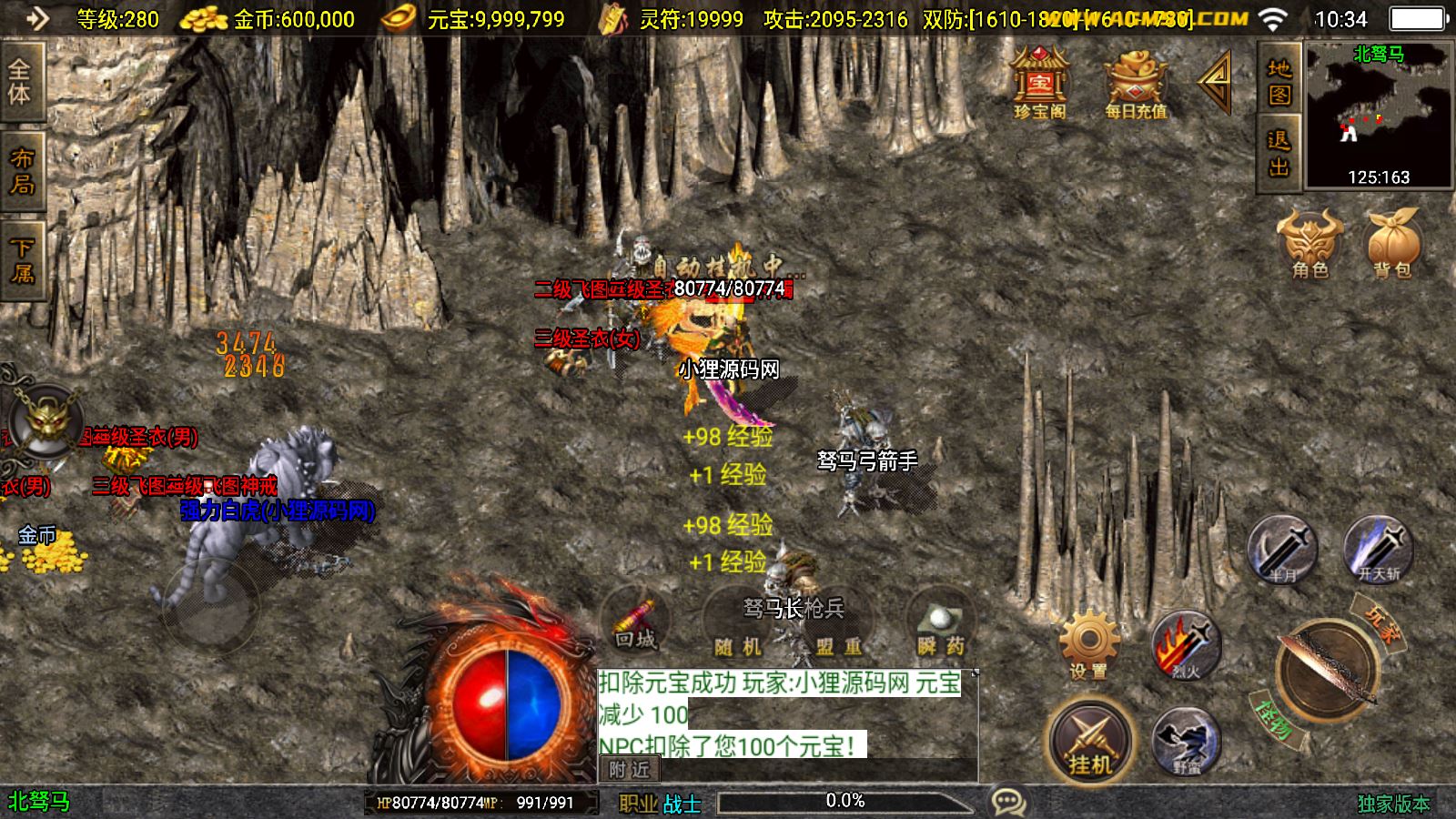Image resolution: width=1456 pixels, height=819 pixels.
Task: Open the 珍宝阁 treasure shop
Action: 1039,84
